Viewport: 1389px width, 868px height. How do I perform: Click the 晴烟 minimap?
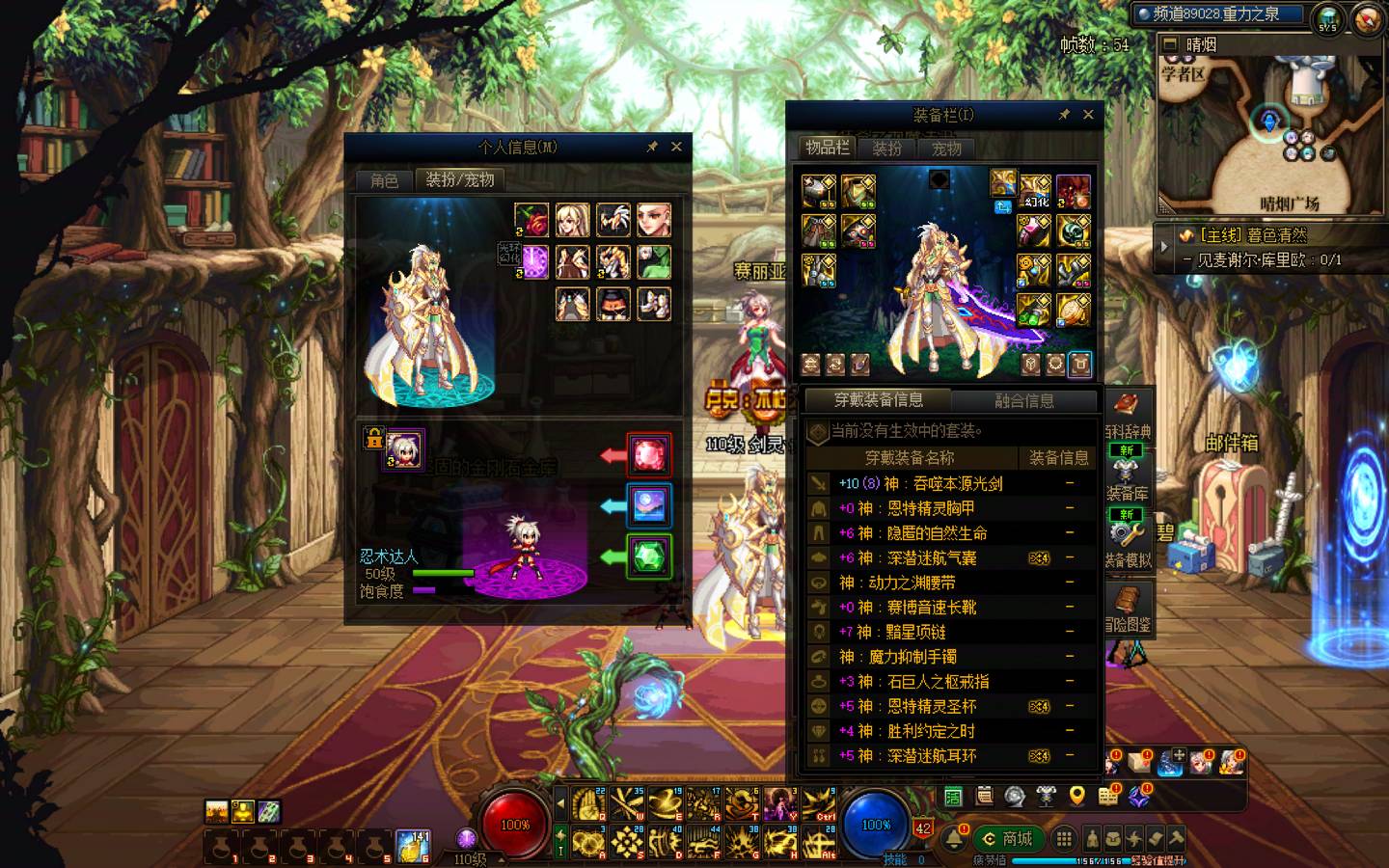pos(1269,135)
